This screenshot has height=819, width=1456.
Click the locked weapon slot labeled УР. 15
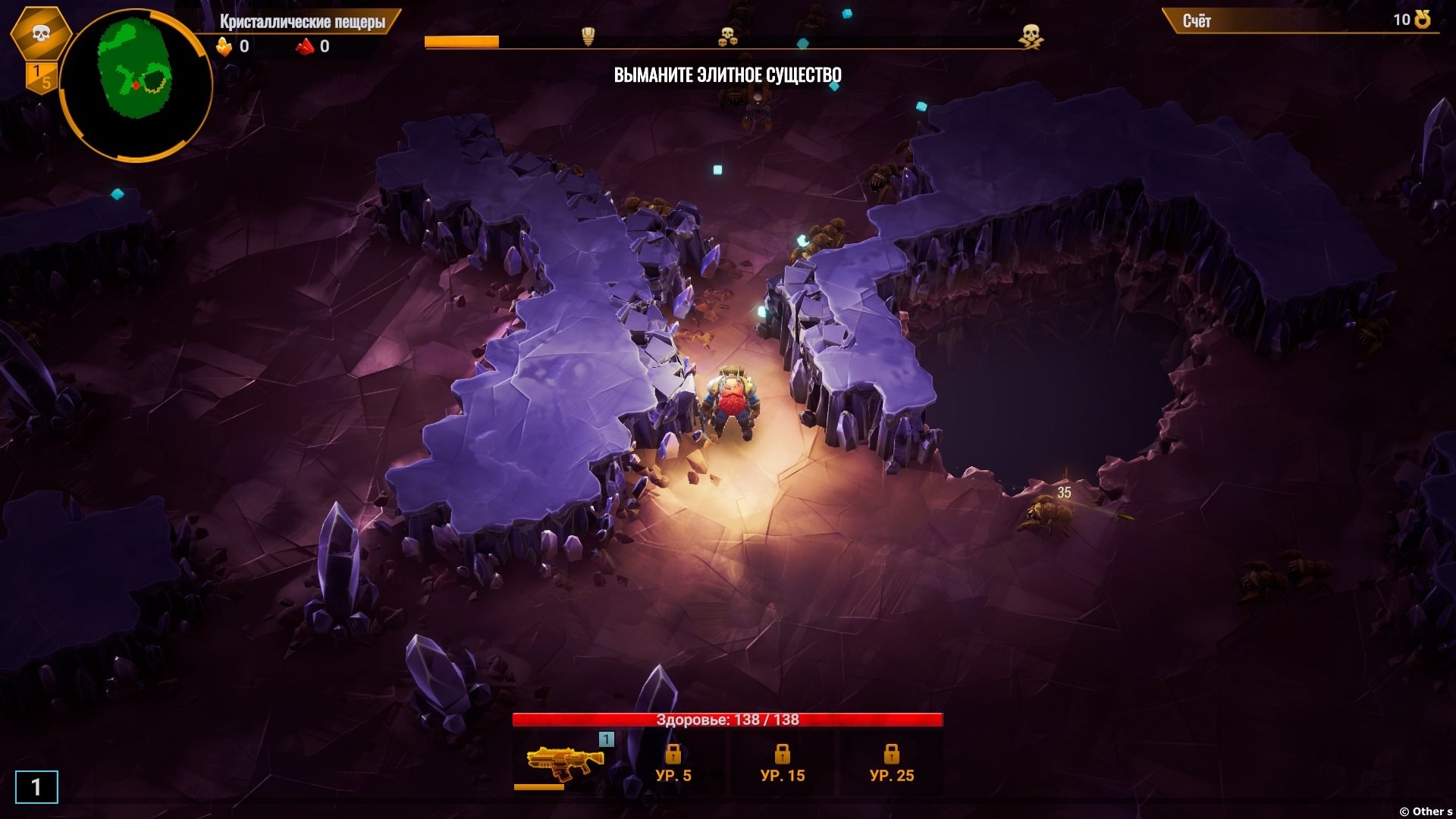(x=783, y=764)
